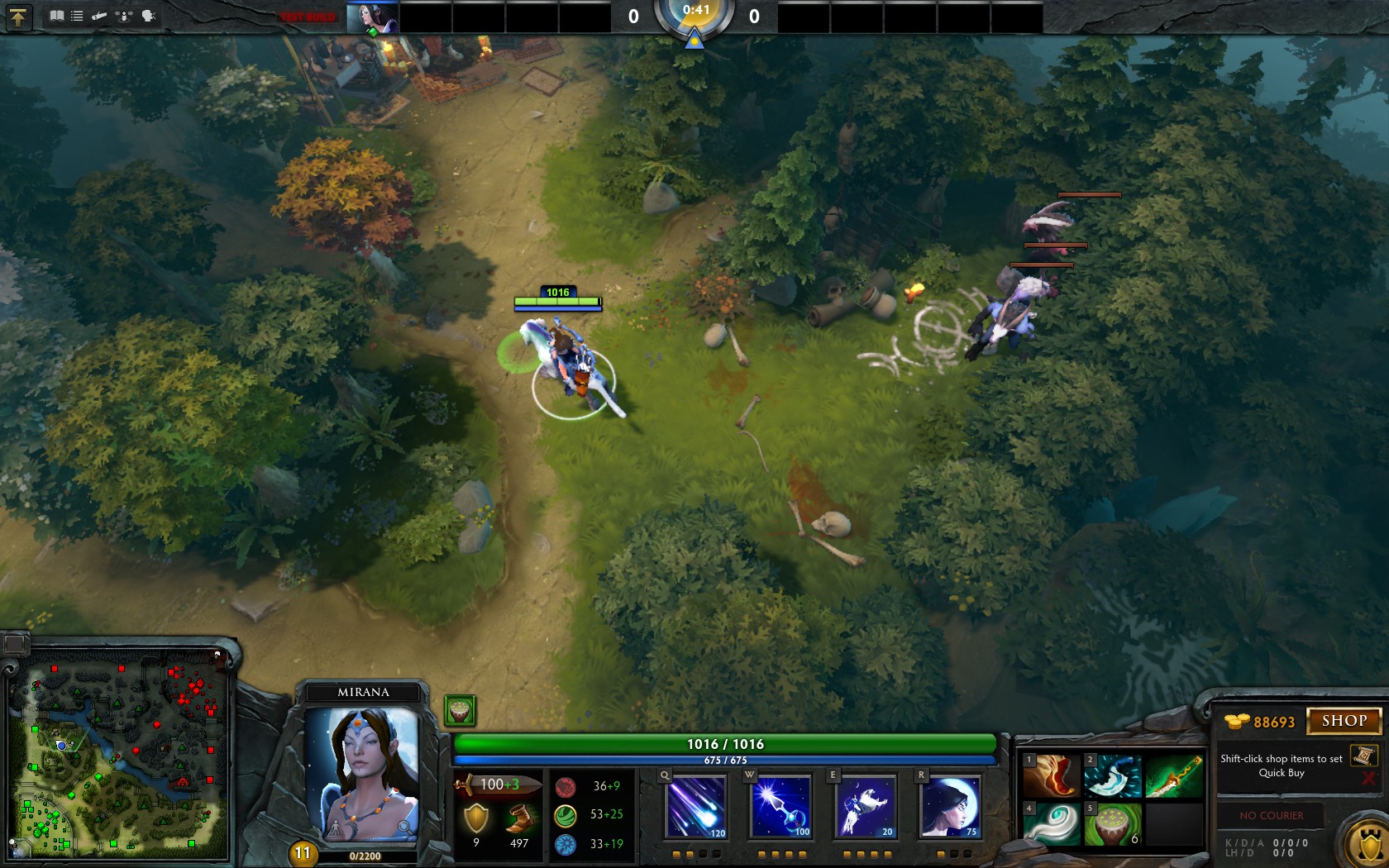The height and width of the screenshot is (868, 1389).
Task: Open the open-book icon in the top bar
Action: point(56,16)
